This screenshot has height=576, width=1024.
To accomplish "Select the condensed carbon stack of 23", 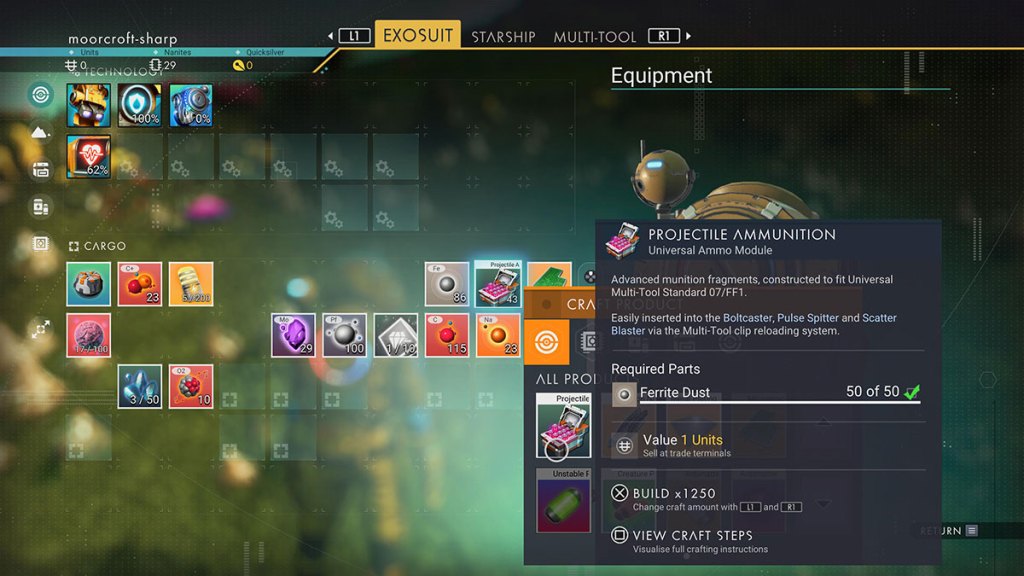I will point(140,285).
